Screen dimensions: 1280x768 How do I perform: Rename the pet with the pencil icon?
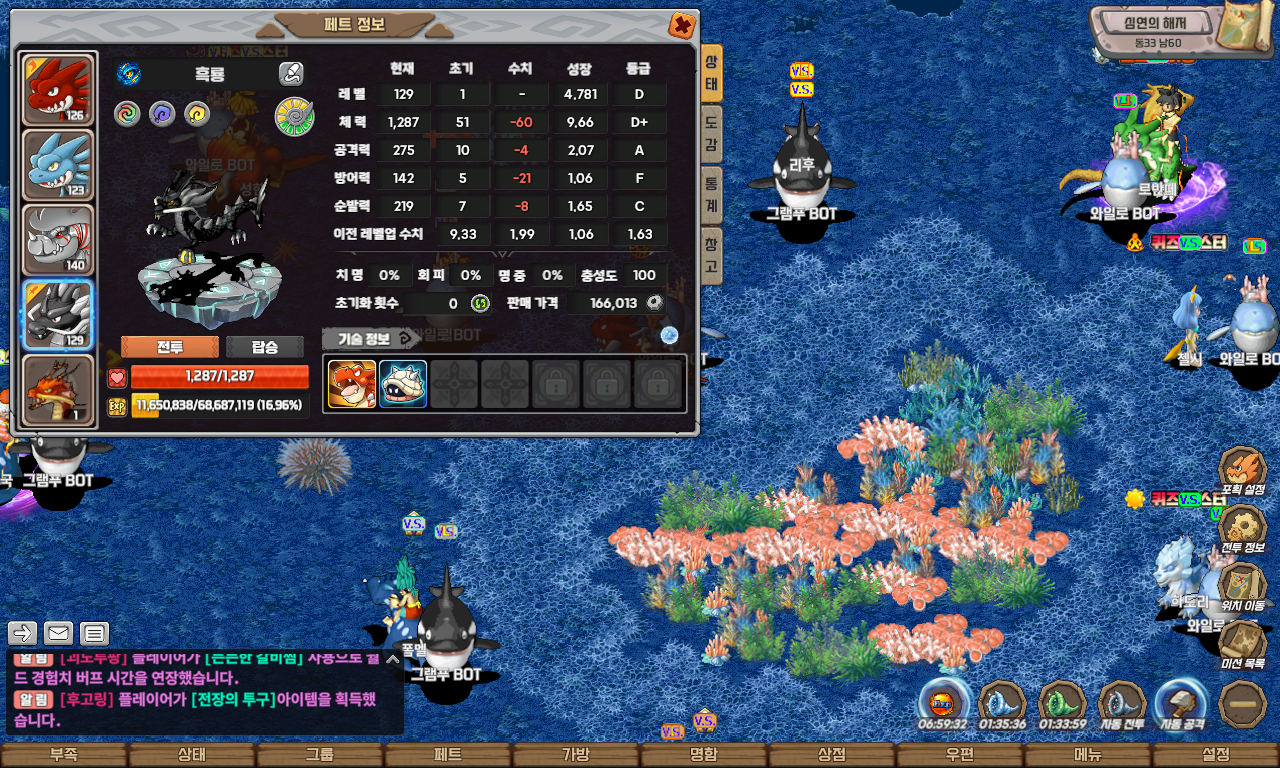coord(291,73)
